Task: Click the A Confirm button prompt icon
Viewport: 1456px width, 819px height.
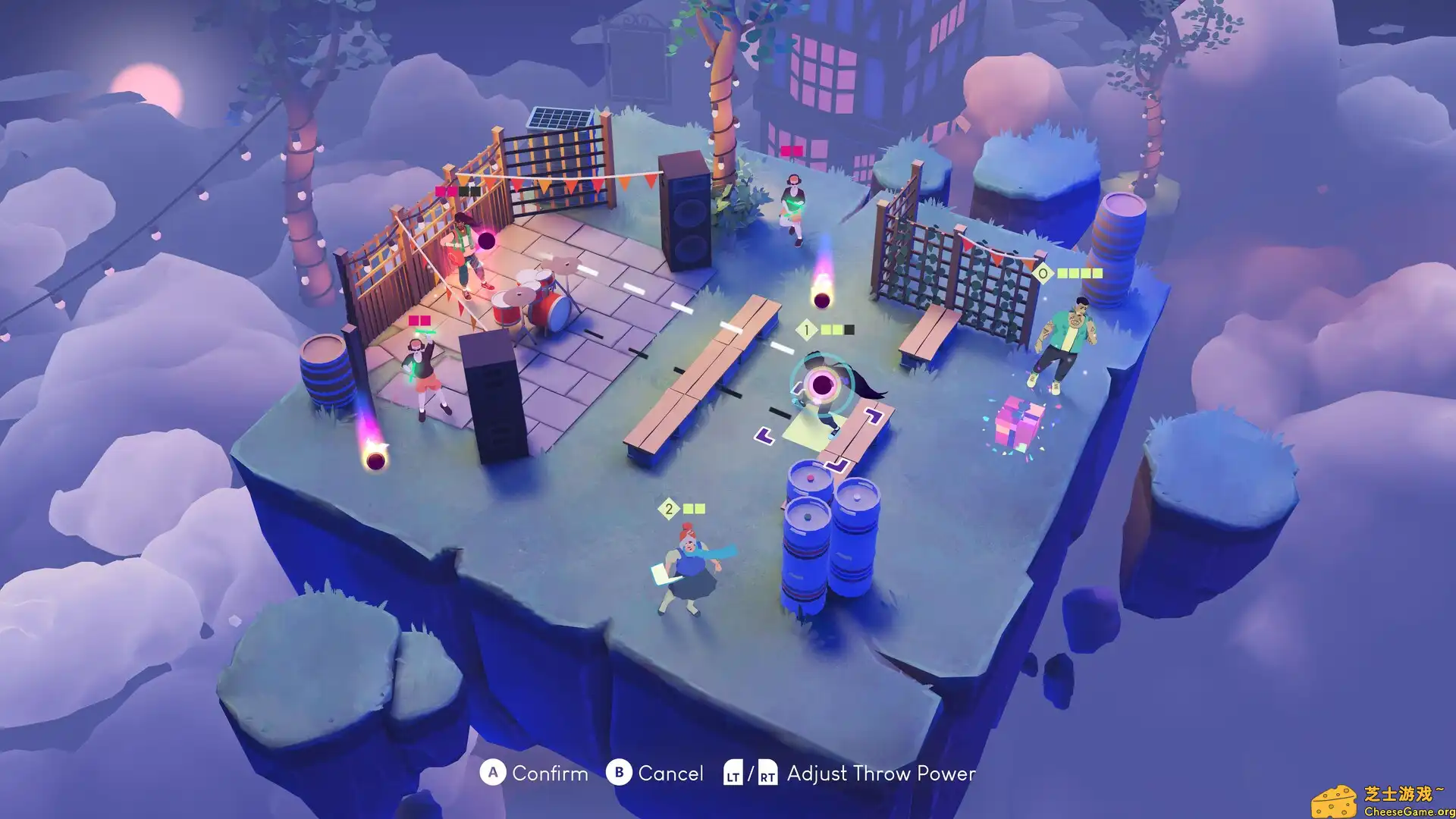Action: [x=492, y=774]
